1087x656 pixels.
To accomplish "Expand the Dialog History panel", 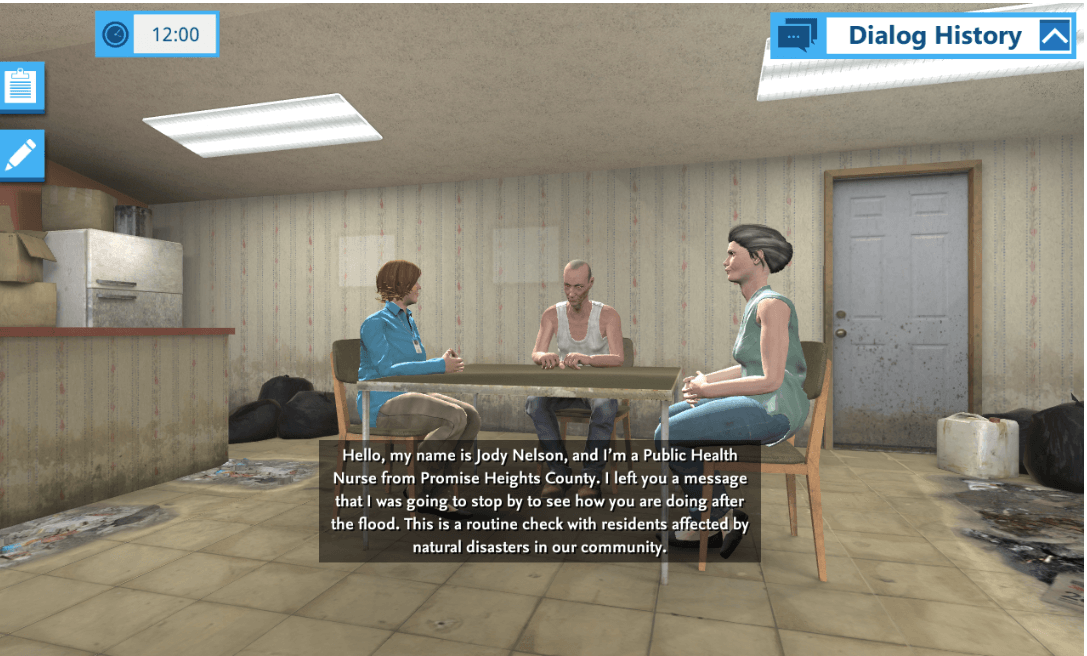I will pos(1054,36).
